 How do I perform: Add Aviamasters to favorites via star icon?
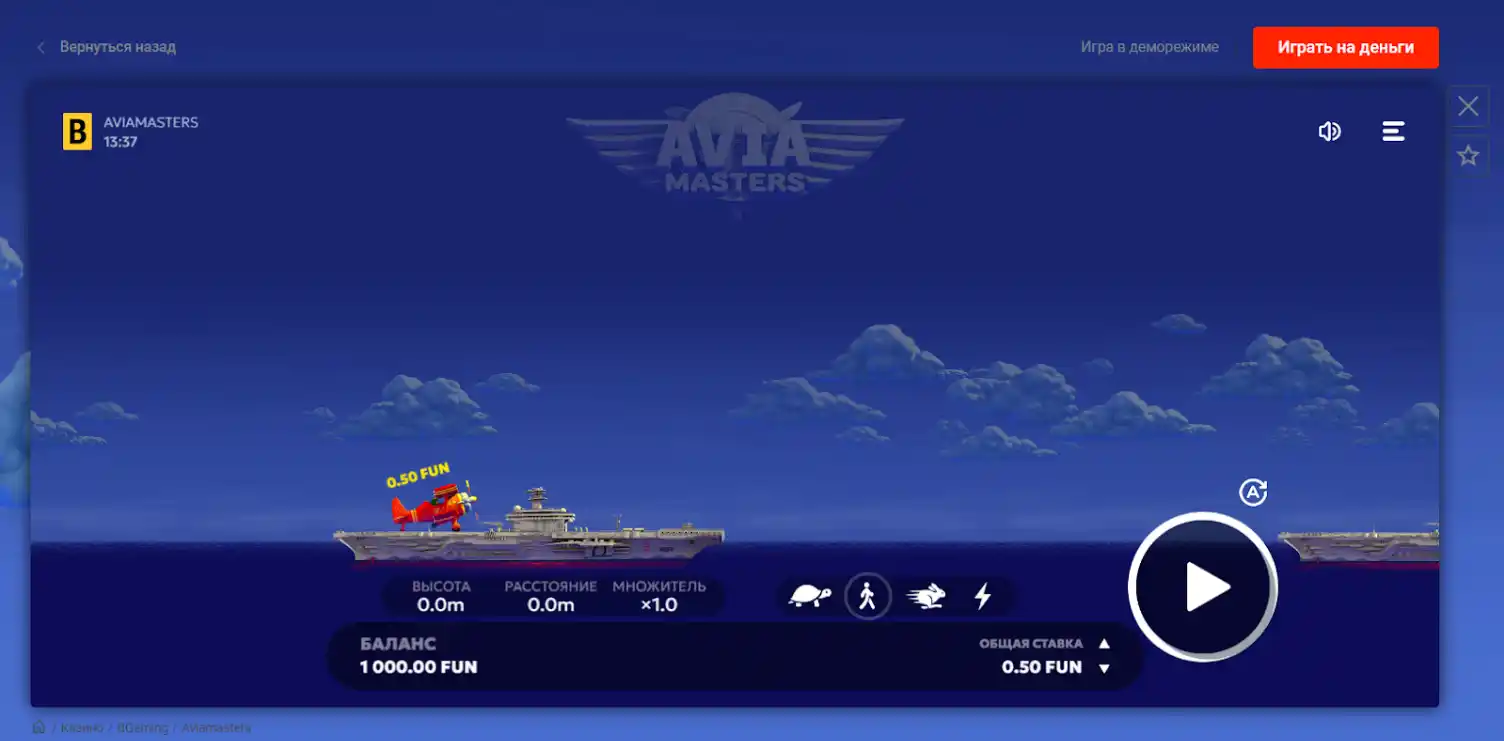pos(1467,154)
